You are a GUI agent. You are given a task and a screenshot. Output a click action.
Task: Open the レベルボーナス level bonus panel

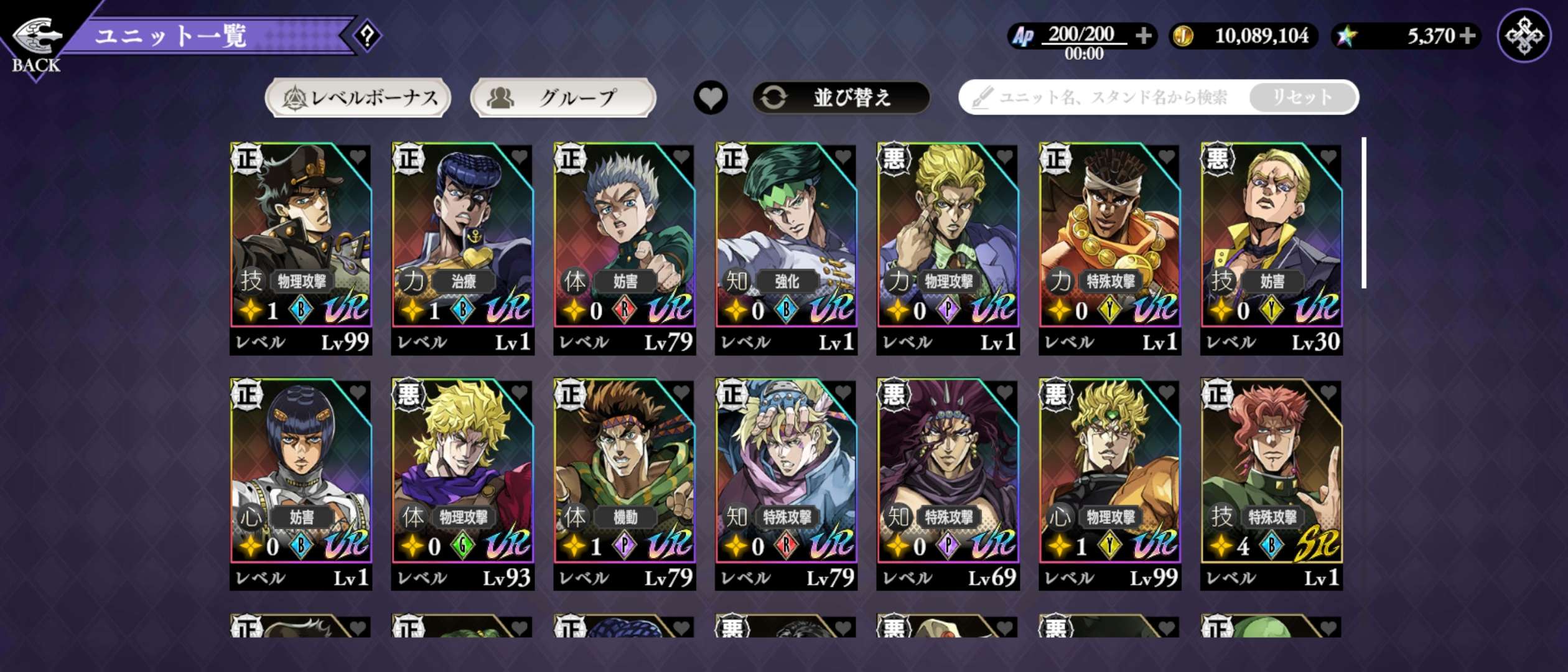pyautogui.click(x=358, y=98)
